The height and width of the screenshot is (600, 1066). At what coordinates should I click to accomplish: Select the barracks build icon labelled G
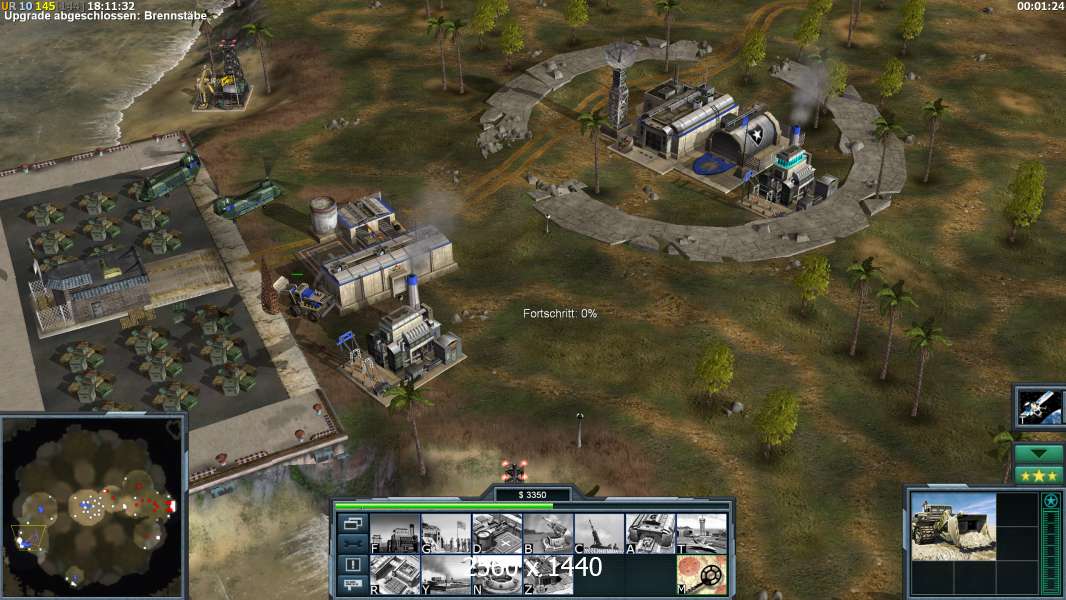pyautogui.click(x=446, y=533)
